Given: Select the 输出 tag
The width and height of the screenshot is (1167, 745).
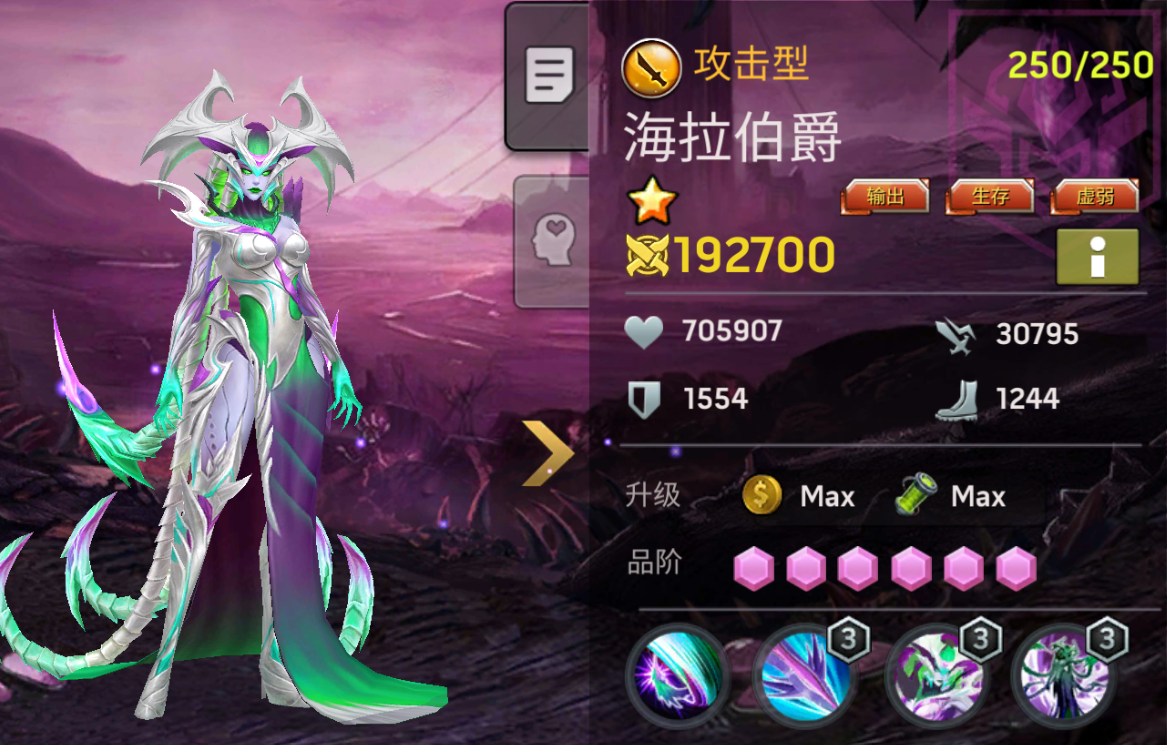Looking at the screenshot, I should pos(885,197).
